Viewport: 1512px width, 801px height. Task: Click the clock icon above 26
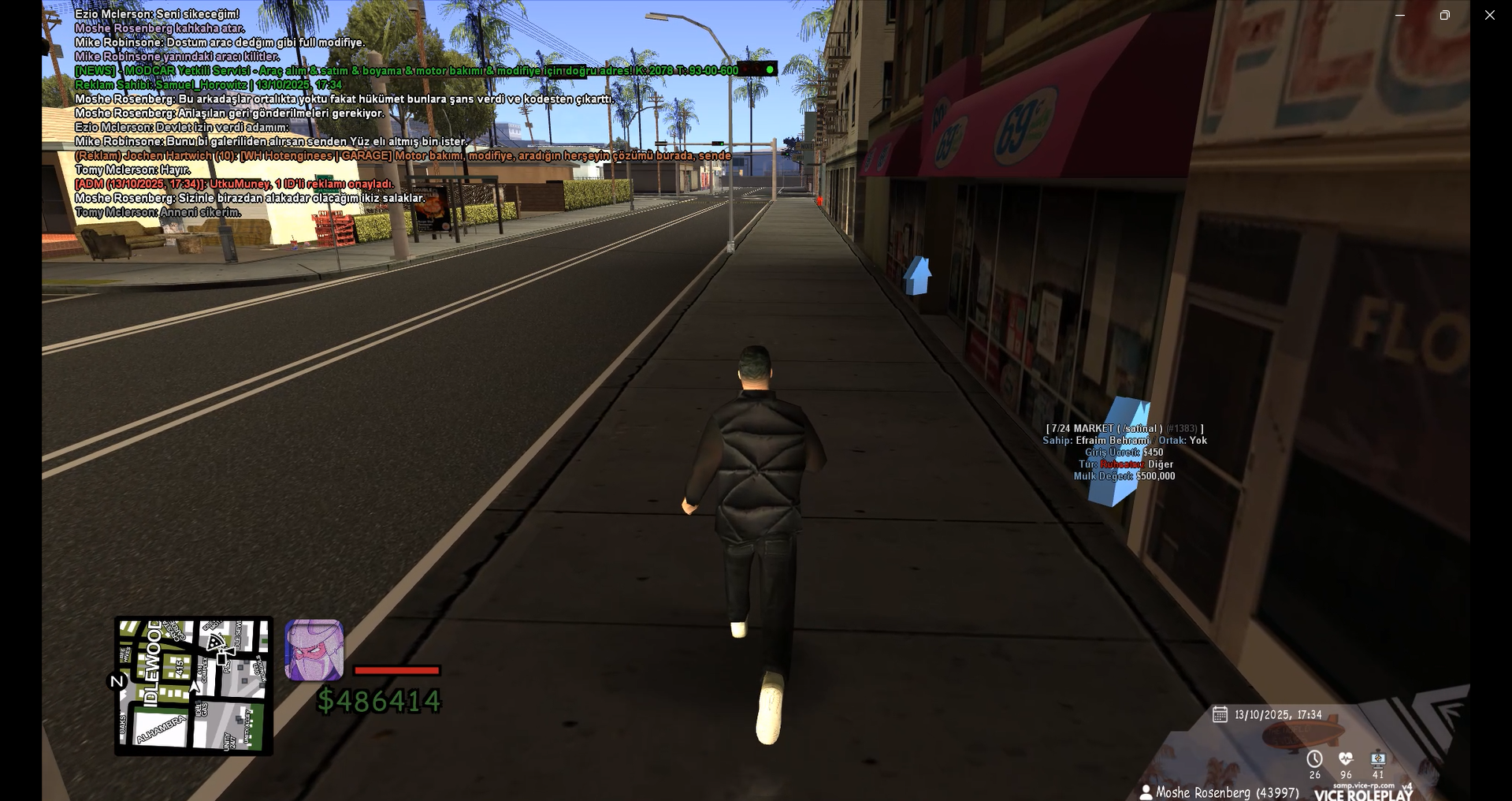[x=1314, y=758]
